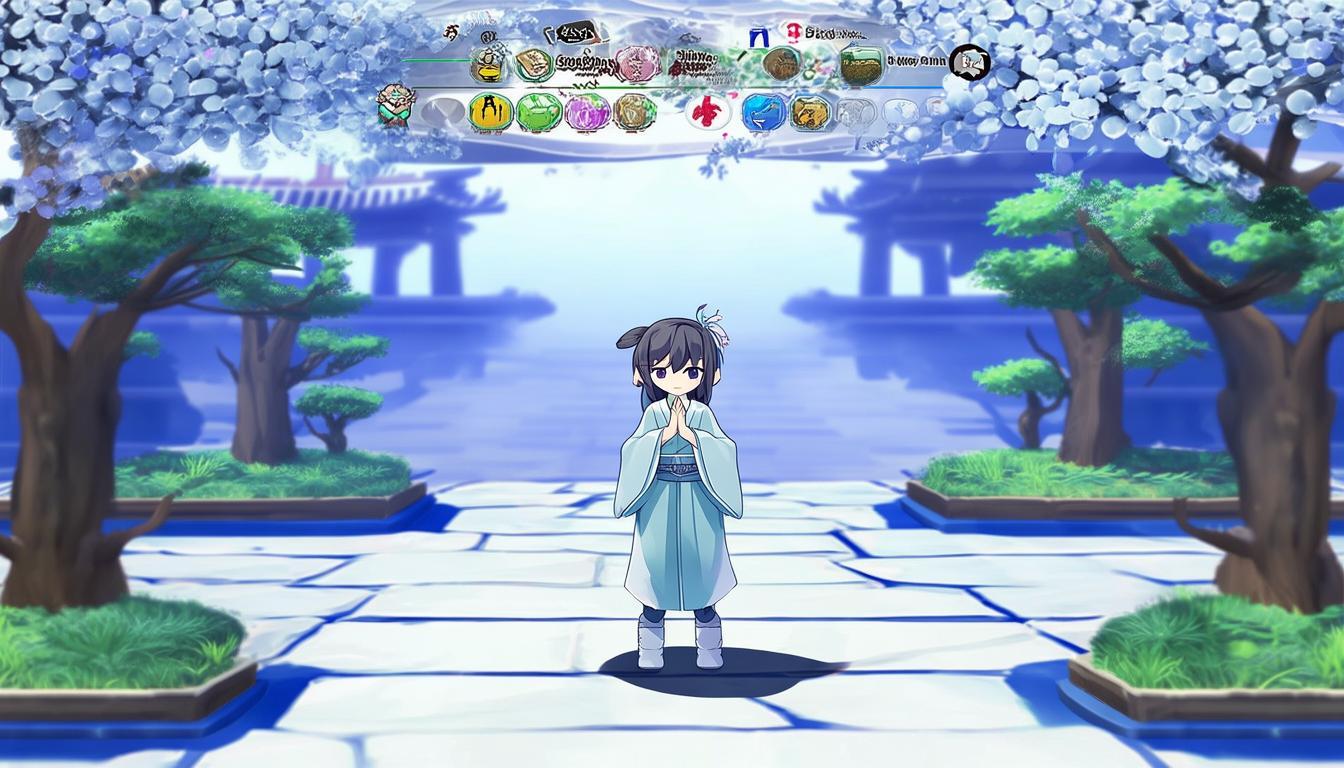Click the character portrait with crossed green scarf
This screenshot has width=1344, height=768.
point(396,105)
